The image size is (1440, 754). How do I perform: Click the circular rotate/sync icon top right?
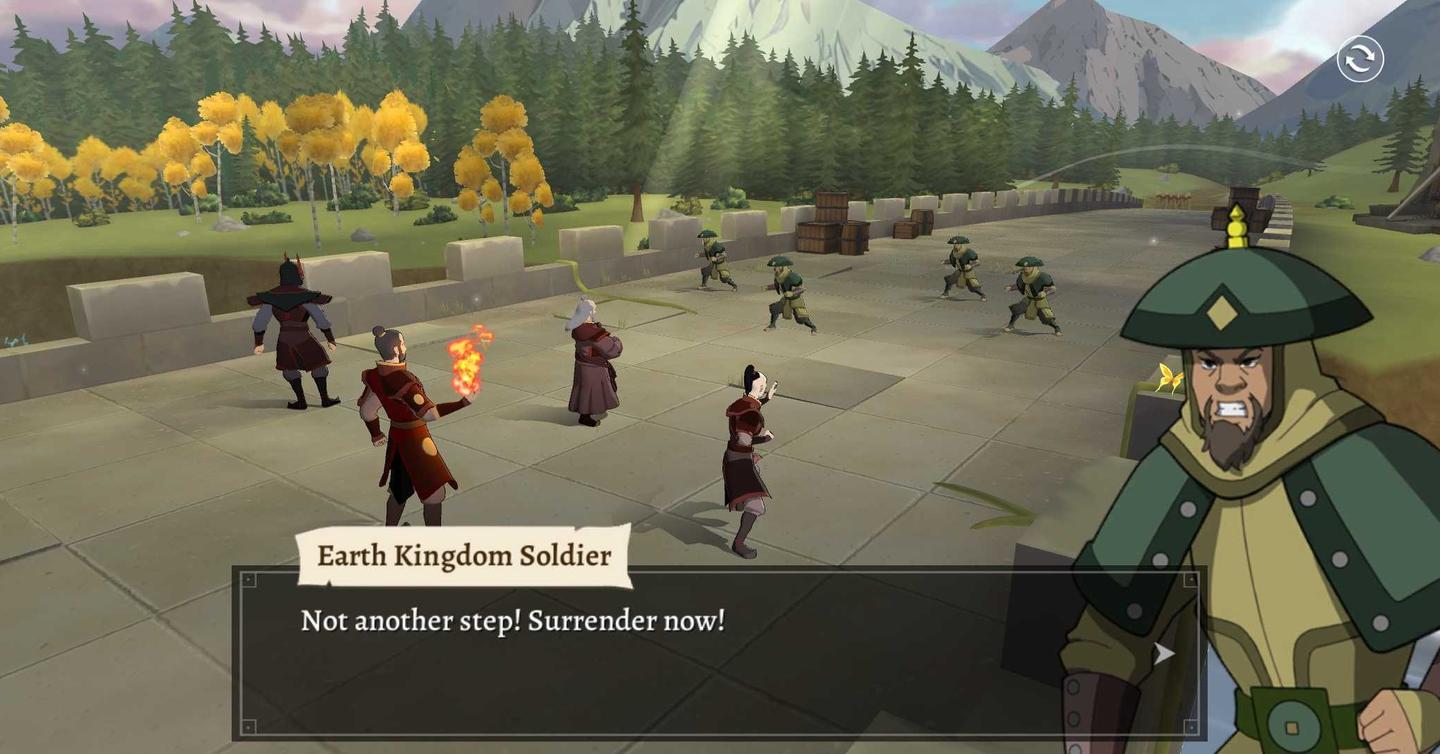(1360, 60)
